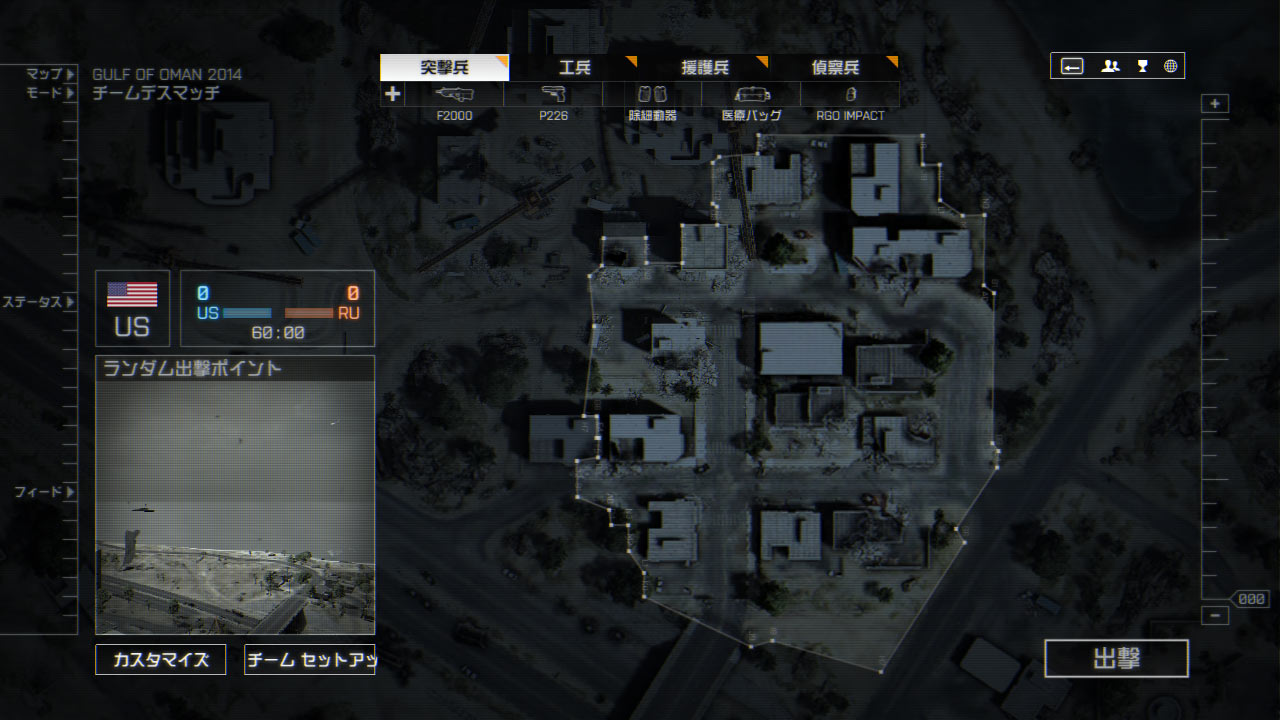Open the squad members icon
Viewport: 1280px width, 720px height.
(x=1110, y=66)
